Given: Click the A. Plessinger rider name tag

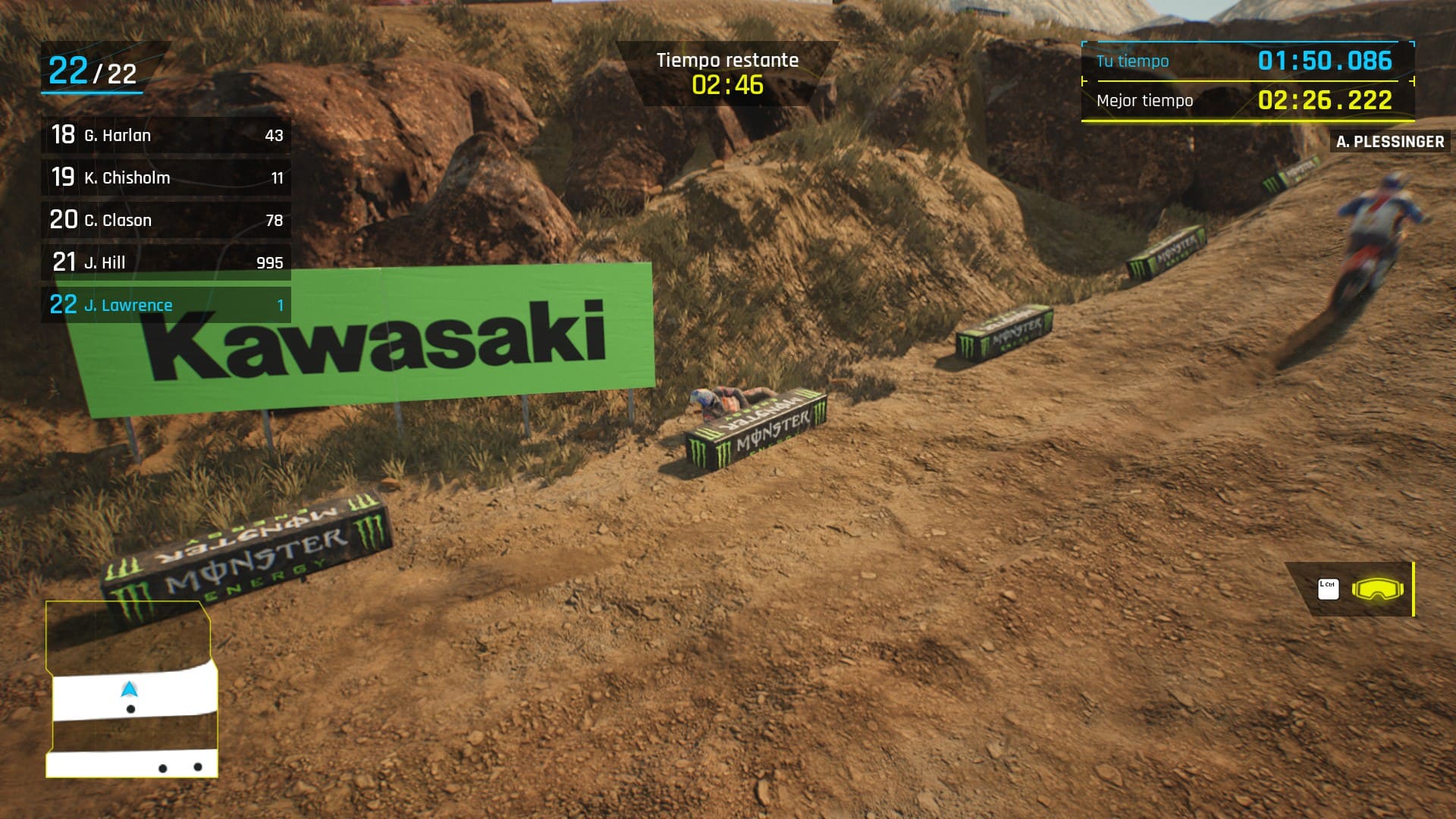Looking at the screenshot, I should pyautogui.click(x=1389, y=142).
